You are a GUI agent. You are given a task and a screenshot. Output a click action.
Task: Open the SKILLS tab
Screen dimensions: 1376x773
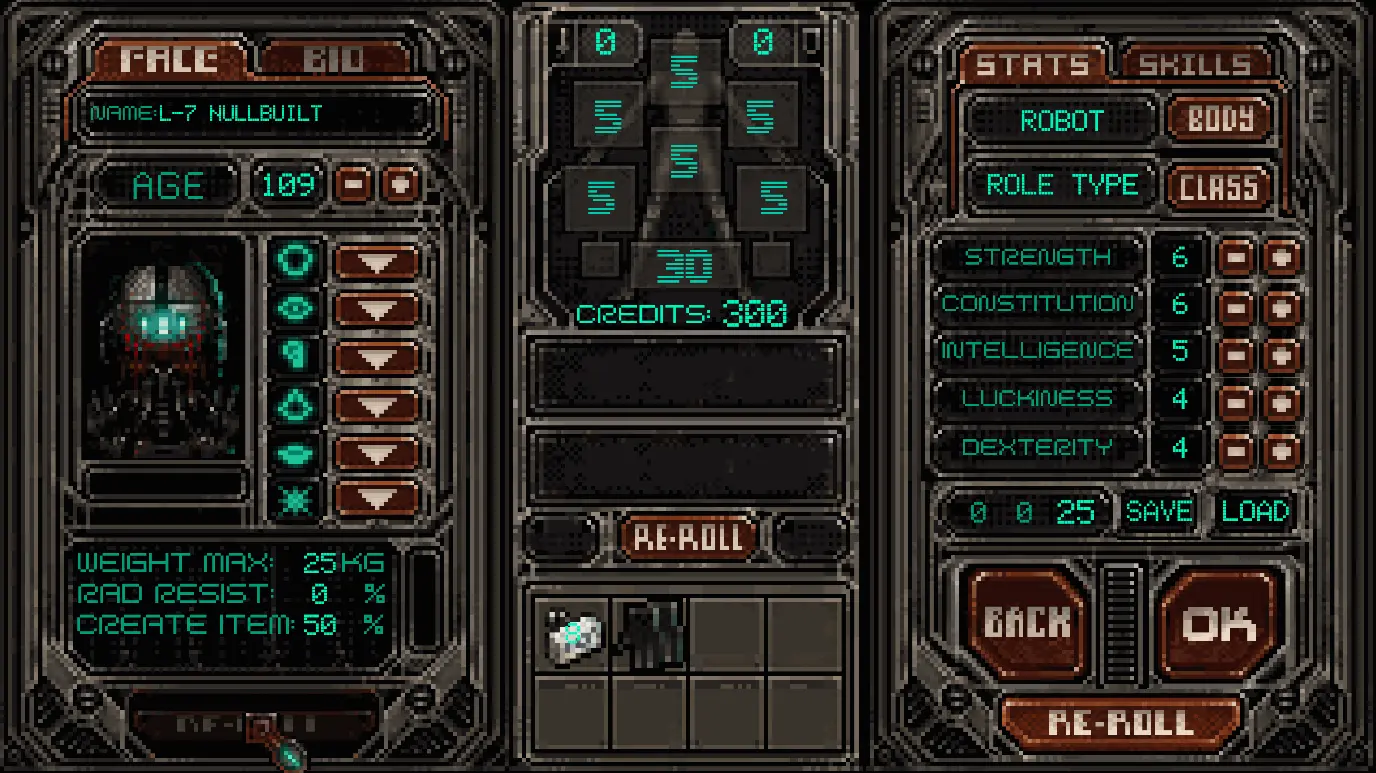click(x=1195, y=65)
